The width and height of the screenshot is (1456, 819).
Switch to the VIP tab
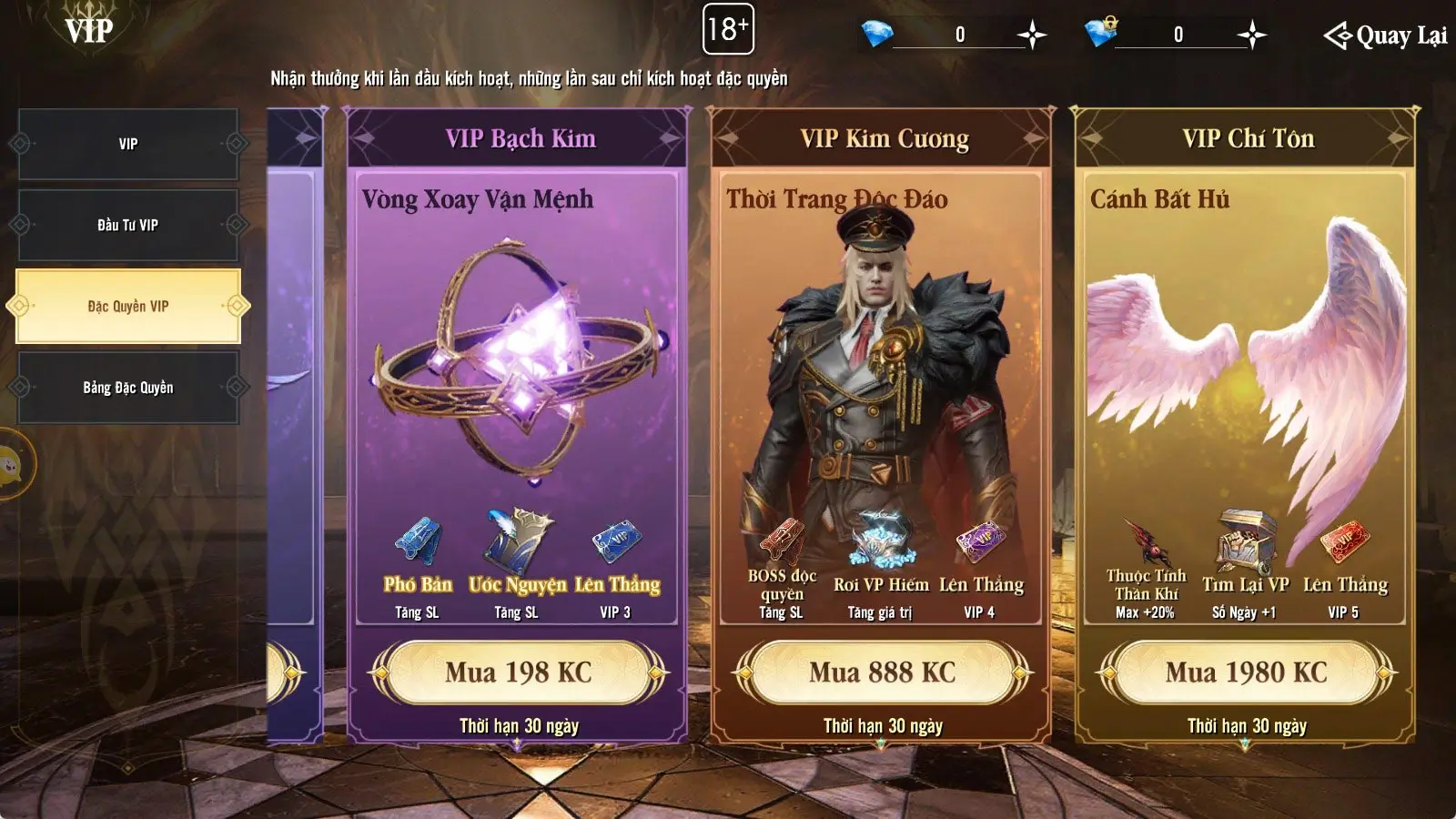click(128, 144)
